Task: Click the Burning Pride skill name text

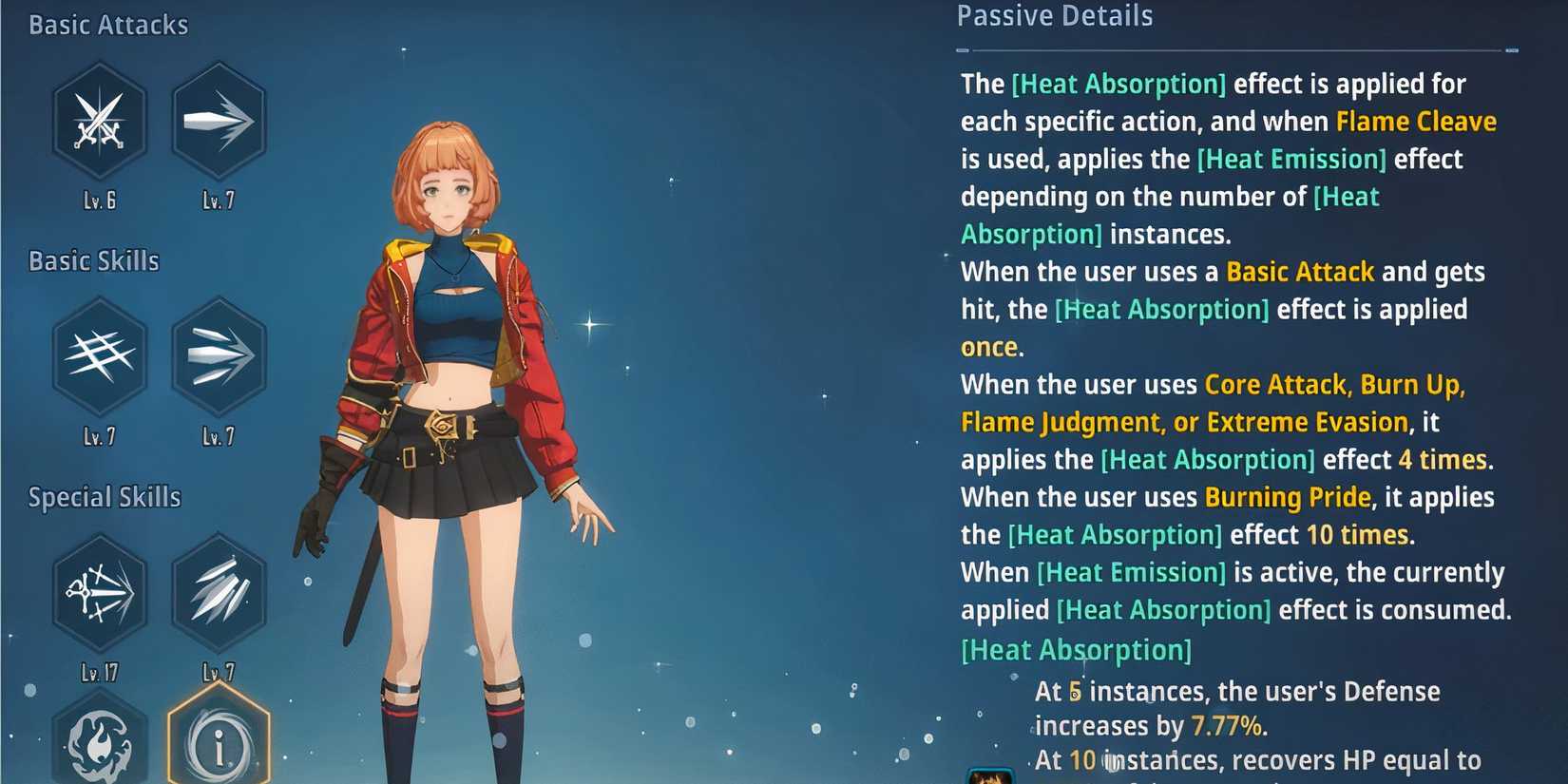Action: (1285, 497)
